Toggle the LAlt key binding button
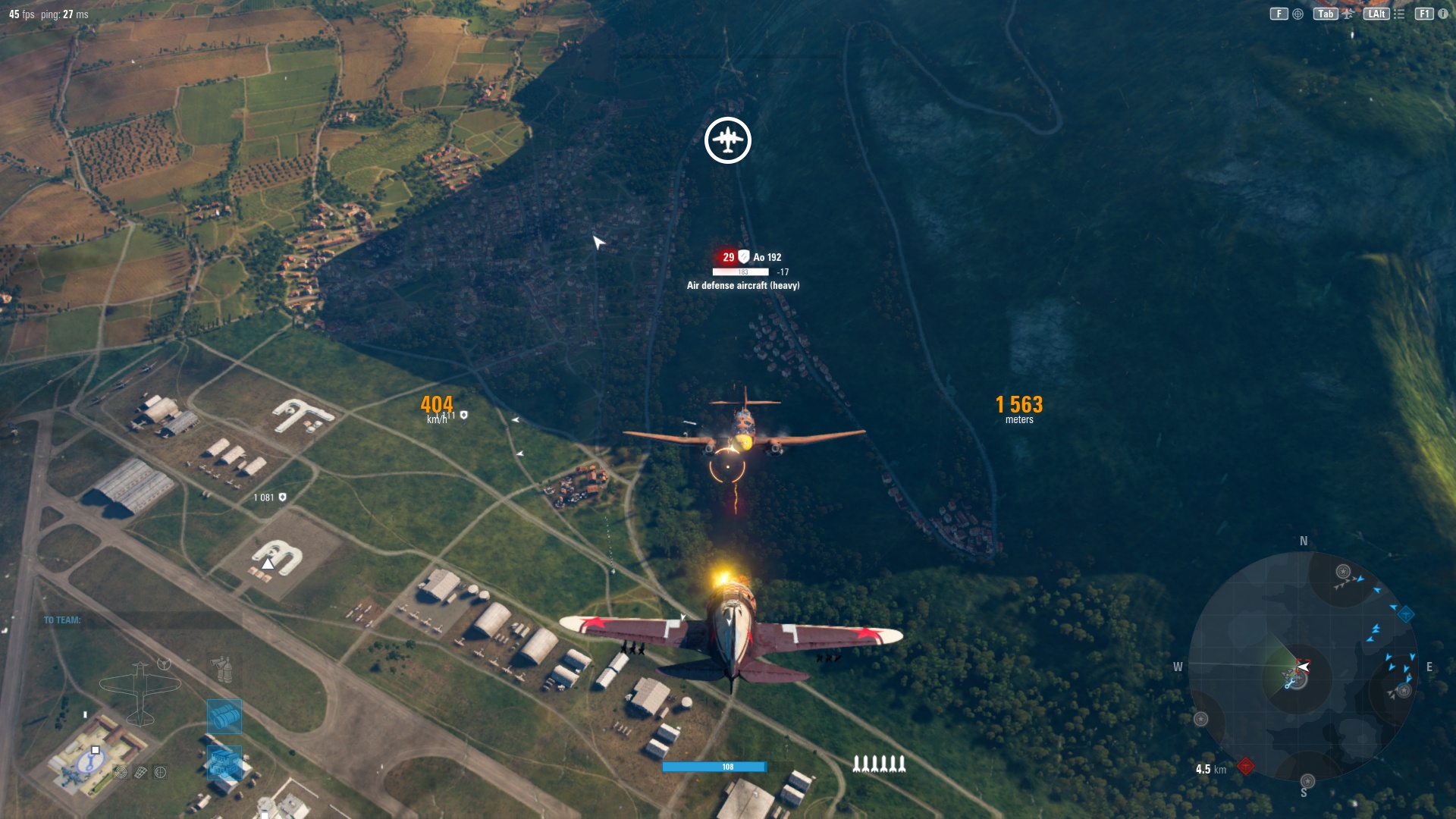Image resolution: width=1456 pixels, height=819 pixels. 1378,14
